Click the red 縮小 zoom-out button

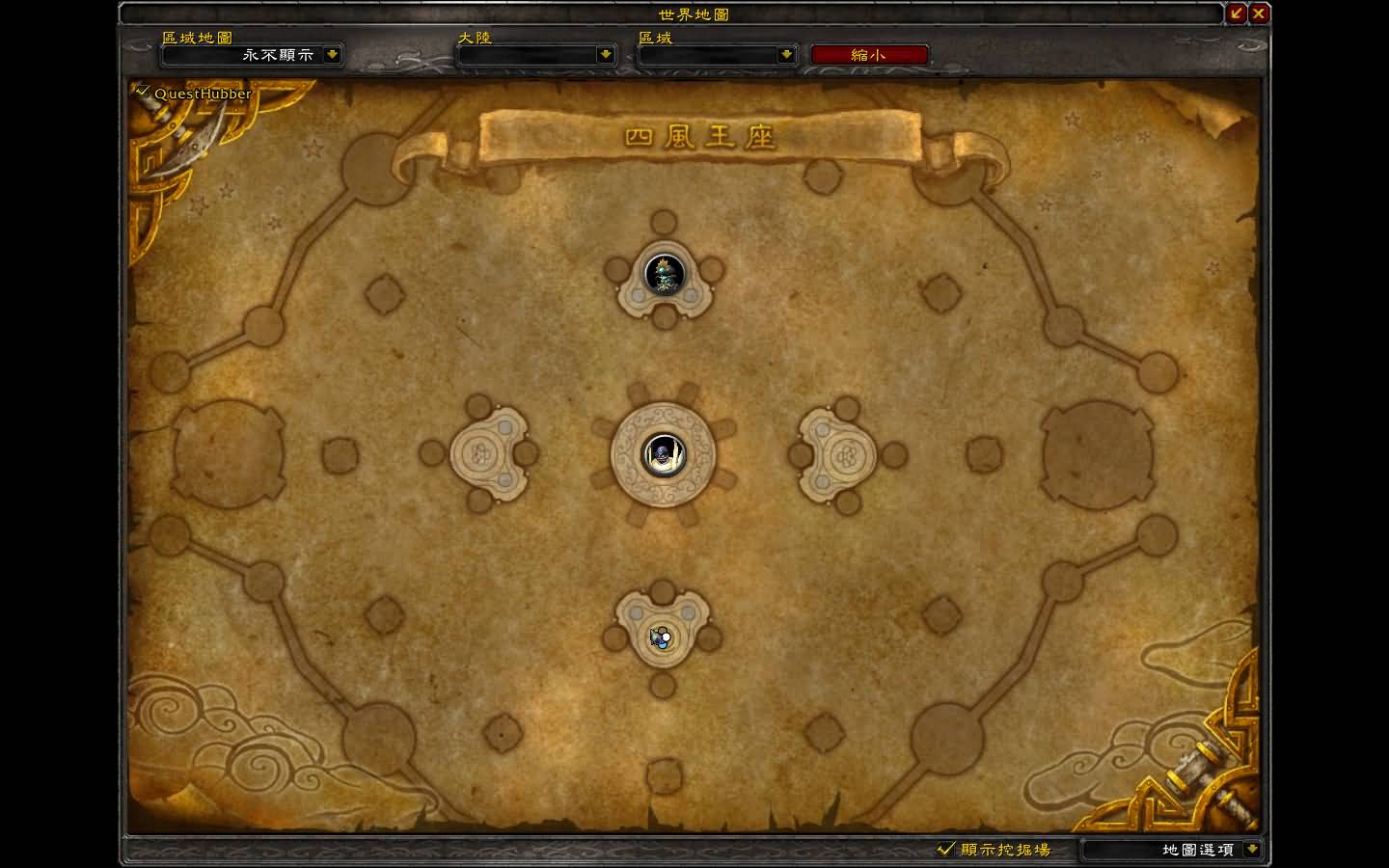868,55
